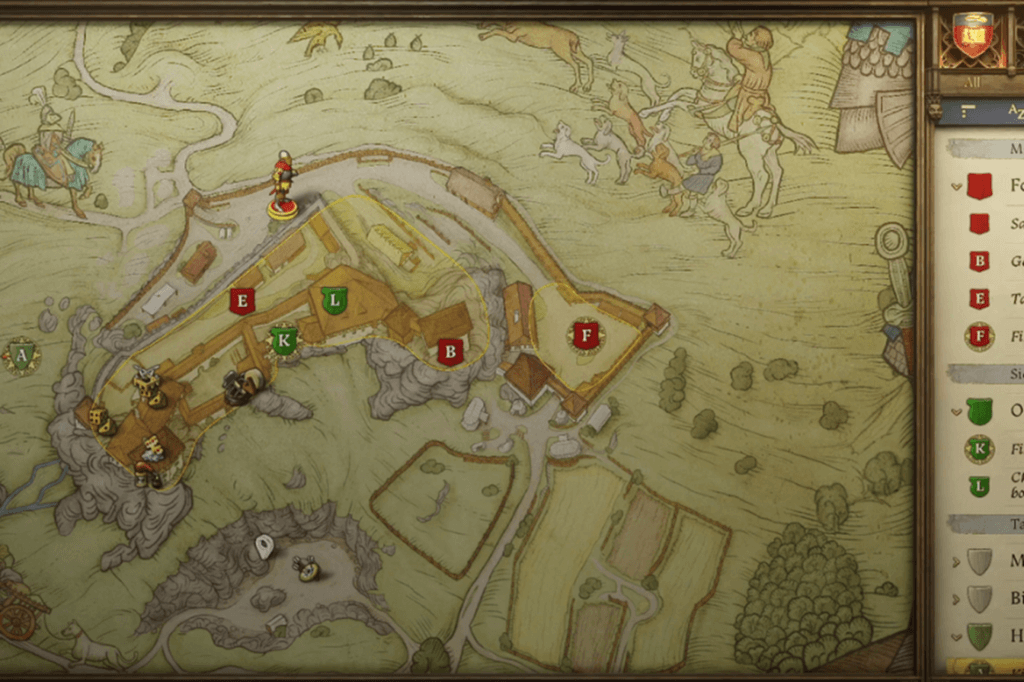Select the F objective in the quest list
The width and height of the screenshot is (1024, 682).
click(x=979, y=336)
